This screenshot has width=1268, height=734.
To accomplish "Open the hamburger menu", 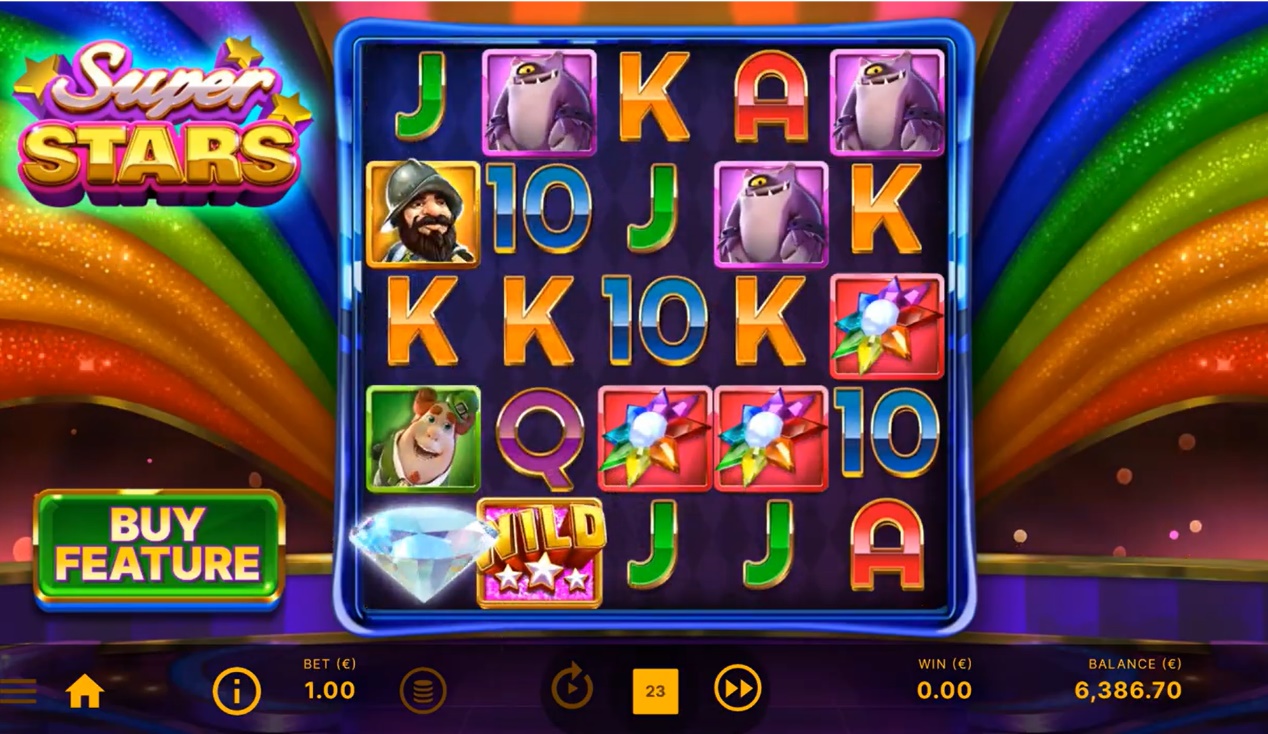I will tap(18, 690).
